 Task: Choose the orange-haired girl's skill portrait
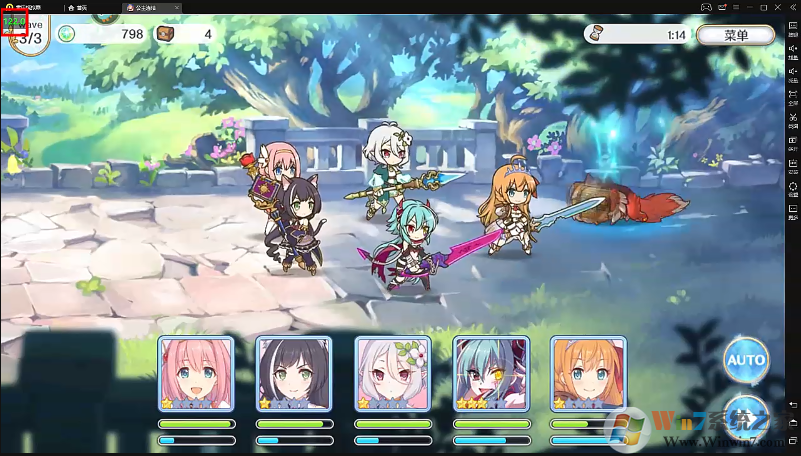588,374
